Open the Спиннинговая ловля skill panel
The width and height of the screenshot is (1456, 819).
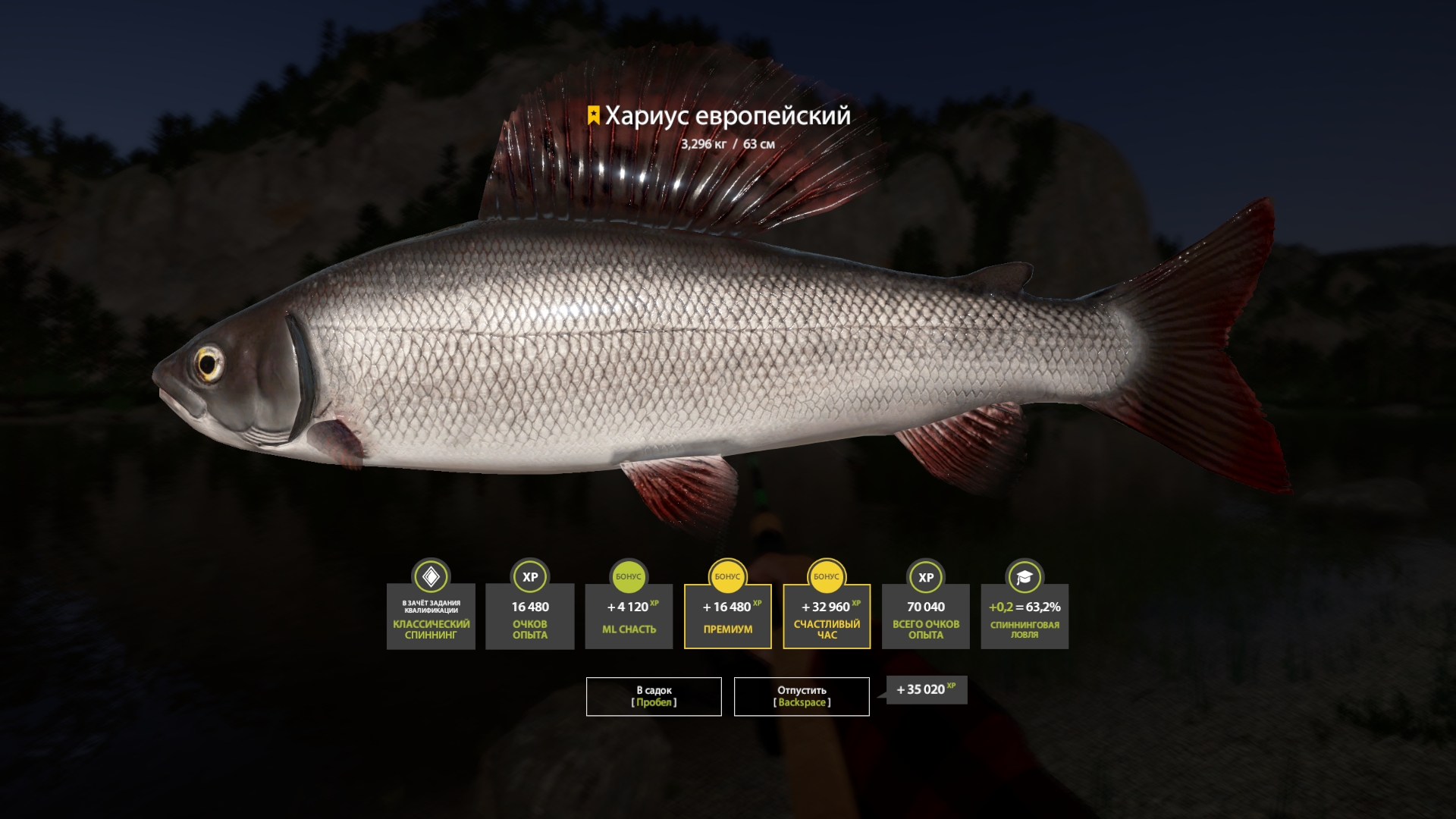point(1025,618)
